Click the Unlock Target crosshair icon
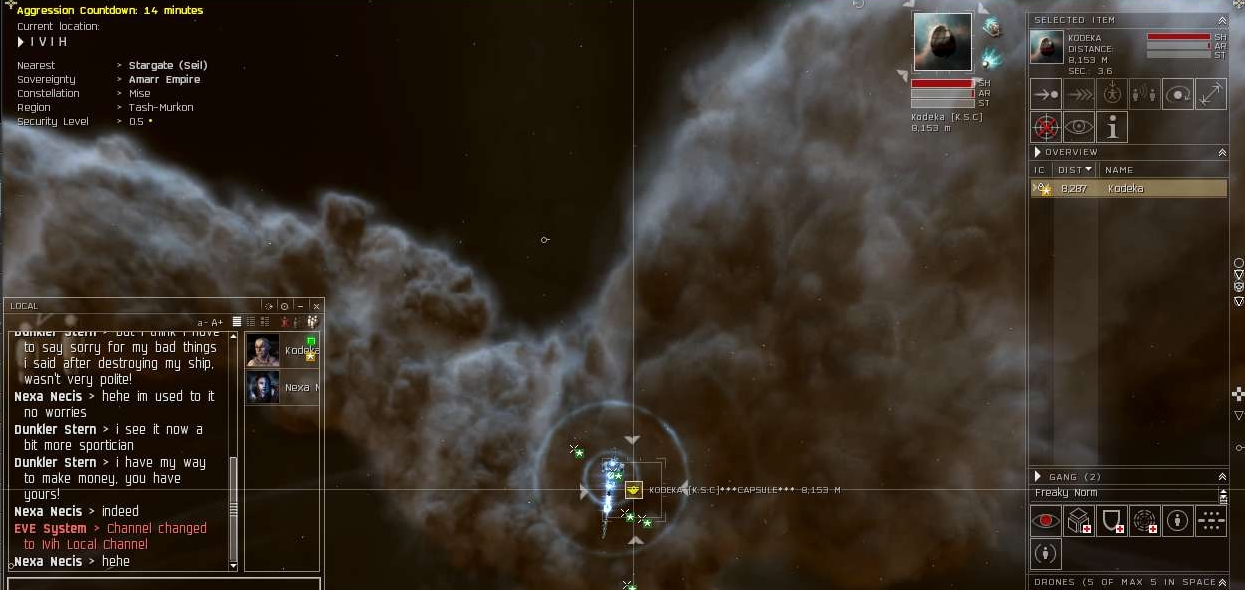Screen dimensions: 1245x590 [1046, 127]
